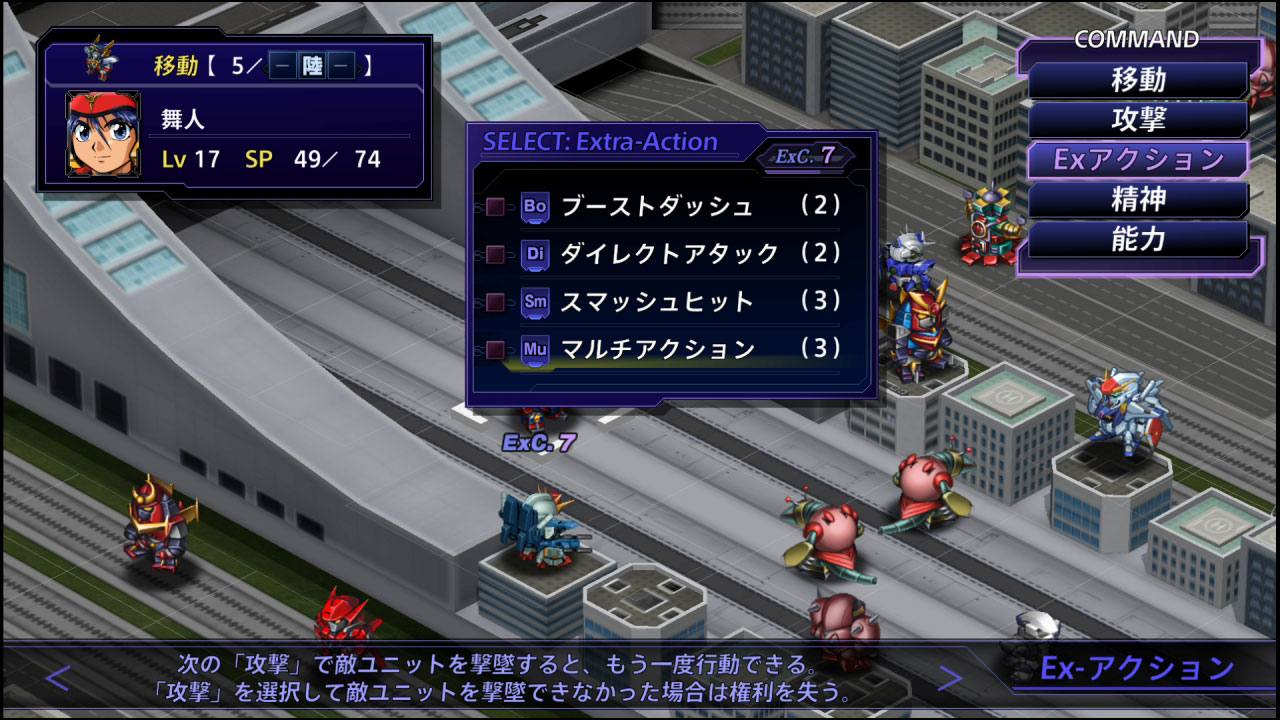The width and height of the screenshot is (1280, 720).
Task: Select ダイレクトアタック extra action
Action: click(668, 254)
